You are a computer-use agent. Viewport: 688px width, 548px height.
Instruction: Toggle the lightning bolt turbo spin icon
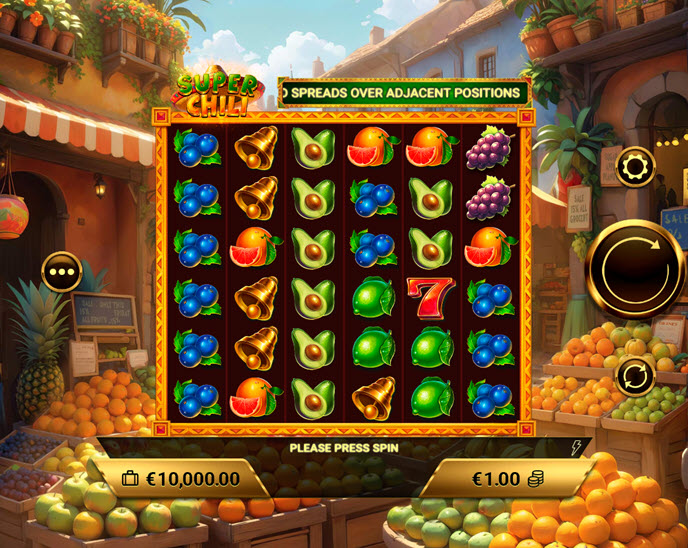pyautogui.click(x=576, y=448)
